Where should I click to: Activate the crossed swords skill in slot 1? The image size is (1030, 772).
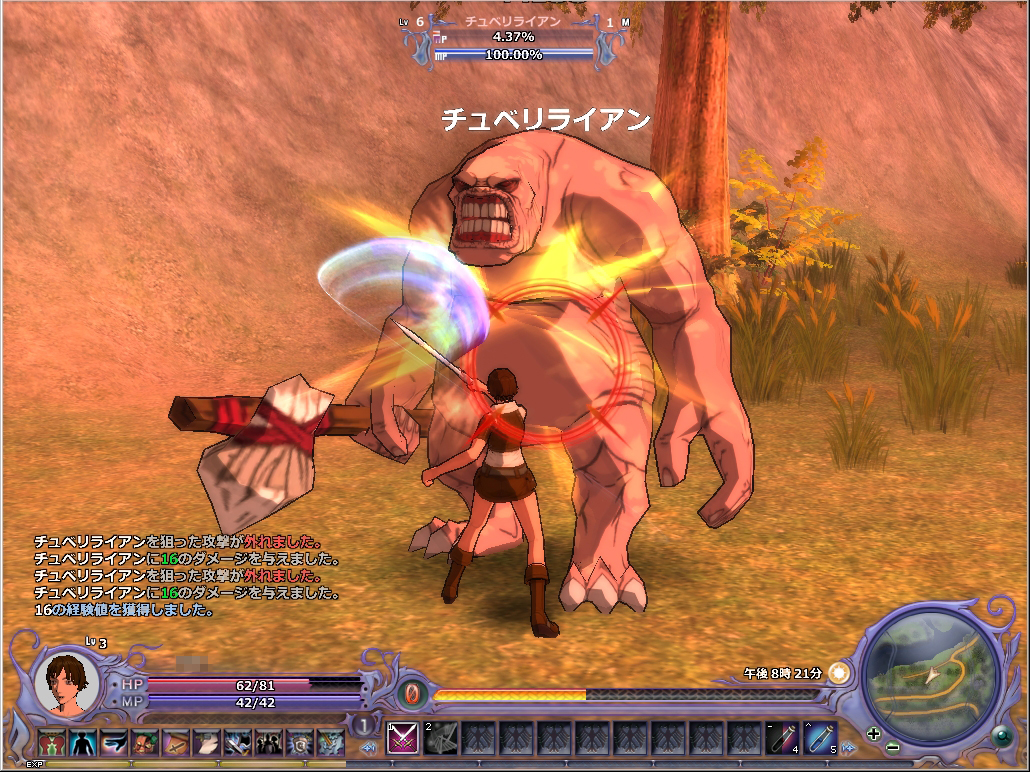pyautogui.click(x=402, y=739)
